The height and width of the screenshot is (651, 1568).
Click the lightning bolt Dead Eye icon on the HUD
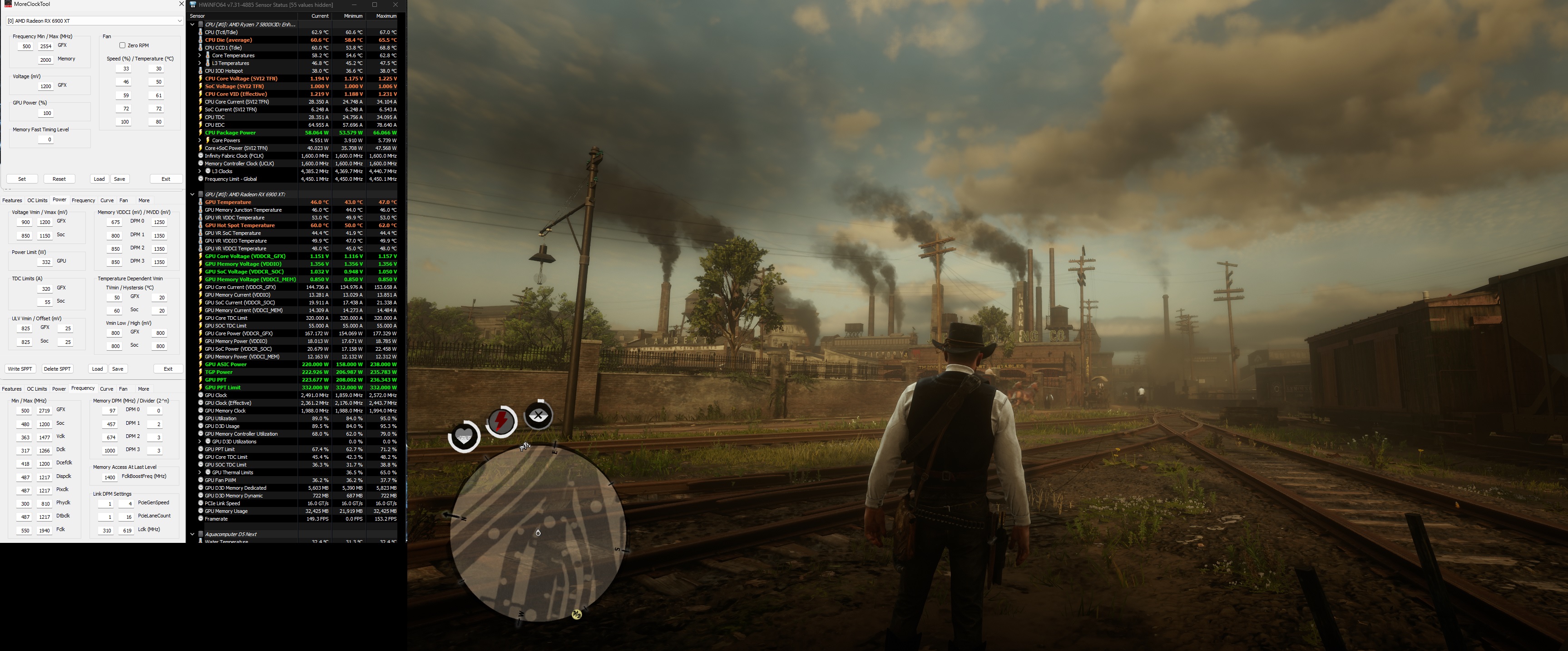click(x=501, y=421)
